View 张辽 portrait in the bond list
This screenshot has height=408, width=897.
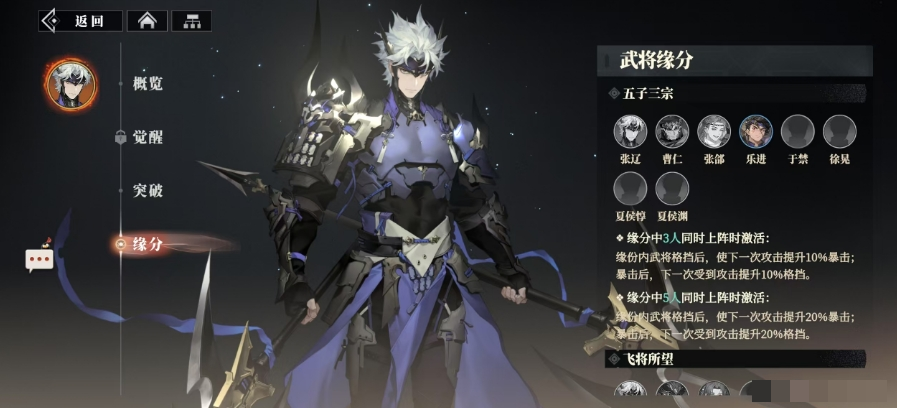pos(630,131)
